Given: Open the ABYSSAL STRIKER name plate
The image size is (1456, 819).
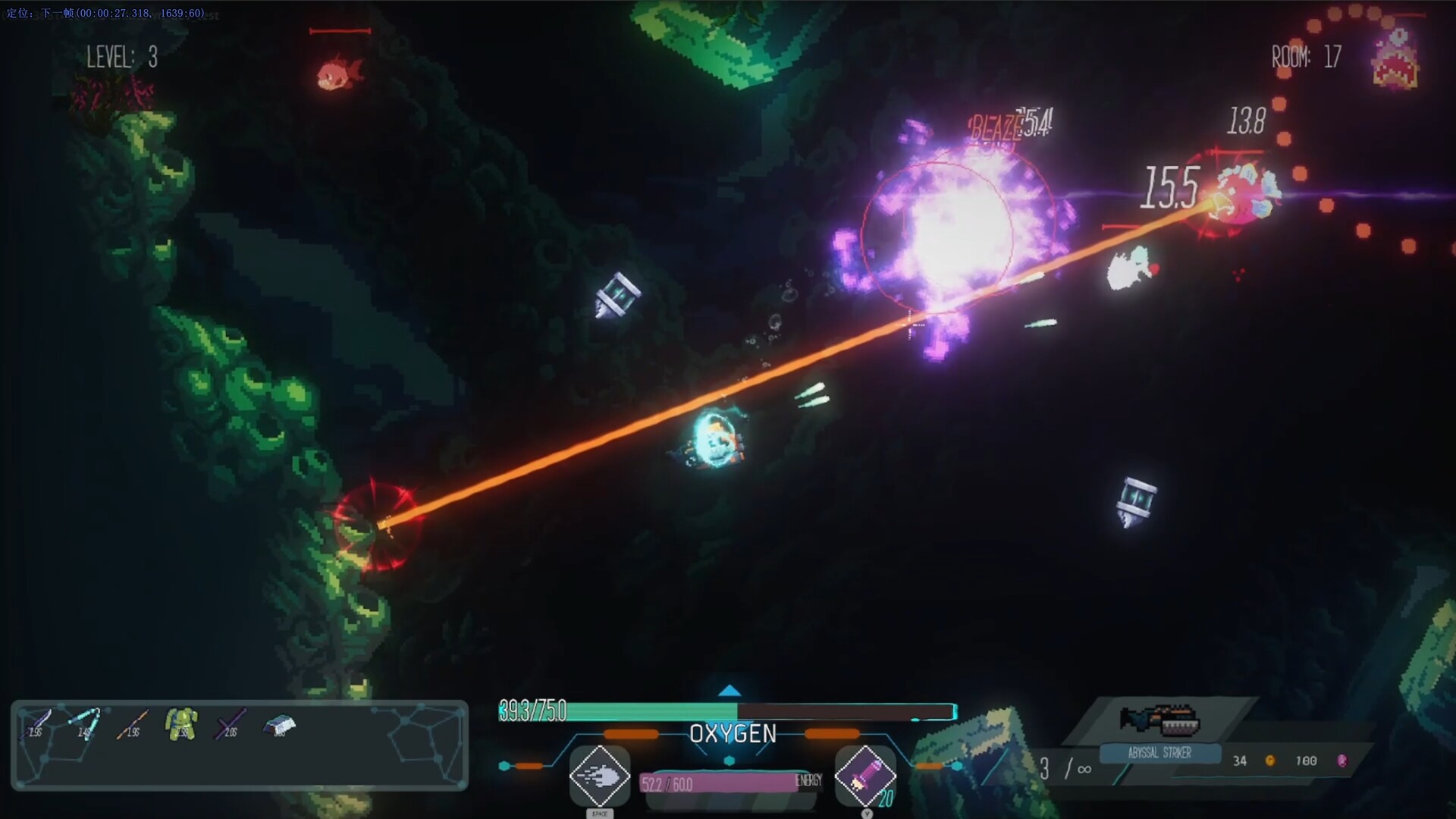Looking at the screenshot, I should (x=1160, y=754).
